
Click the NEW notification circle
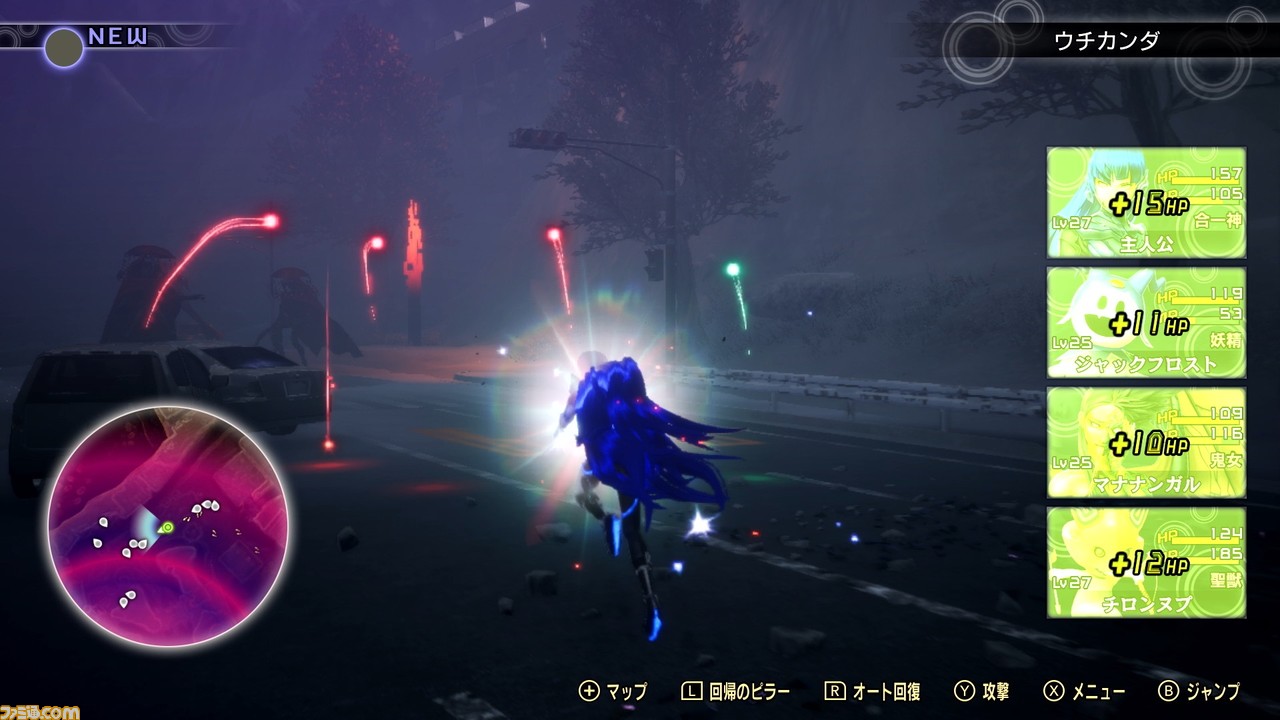click(x=63, y=48)
